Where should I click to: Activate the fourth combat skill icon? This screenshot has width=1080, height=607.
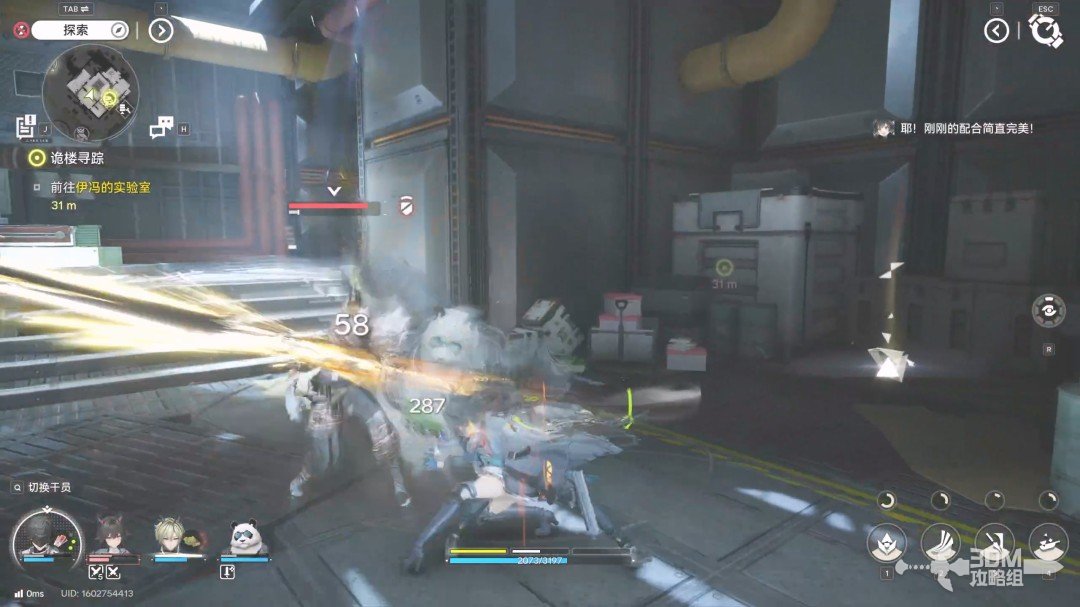pyautogui.click(x=1048, y=541)
